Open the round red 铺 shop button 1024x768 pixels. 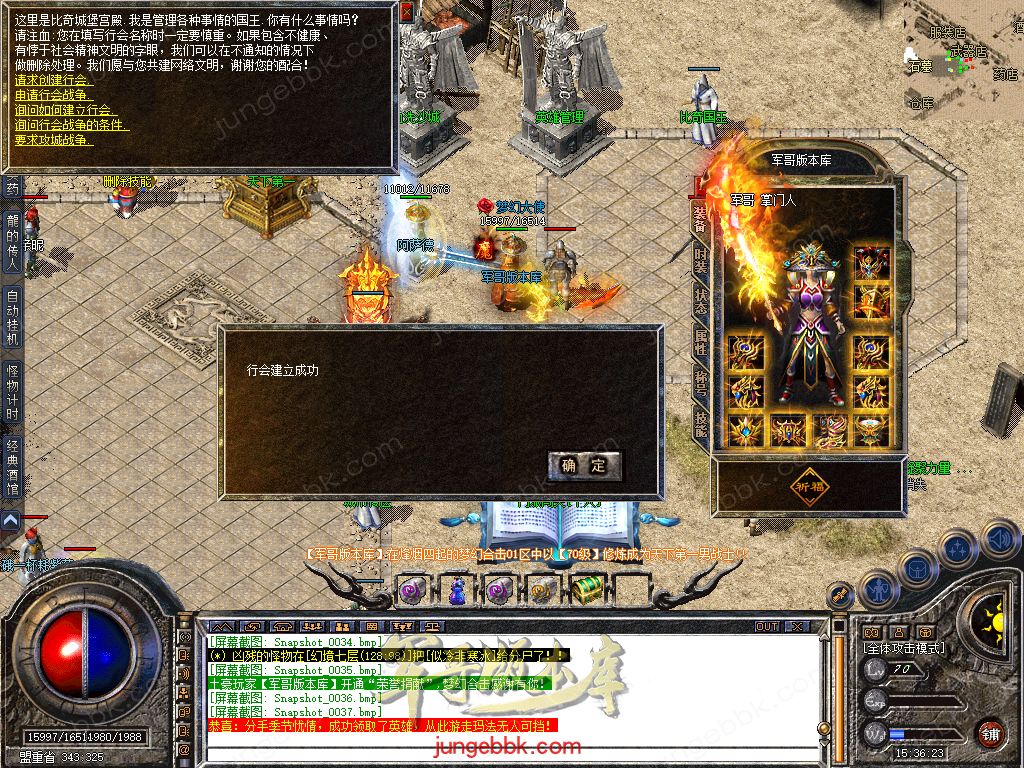coord(990,733)
